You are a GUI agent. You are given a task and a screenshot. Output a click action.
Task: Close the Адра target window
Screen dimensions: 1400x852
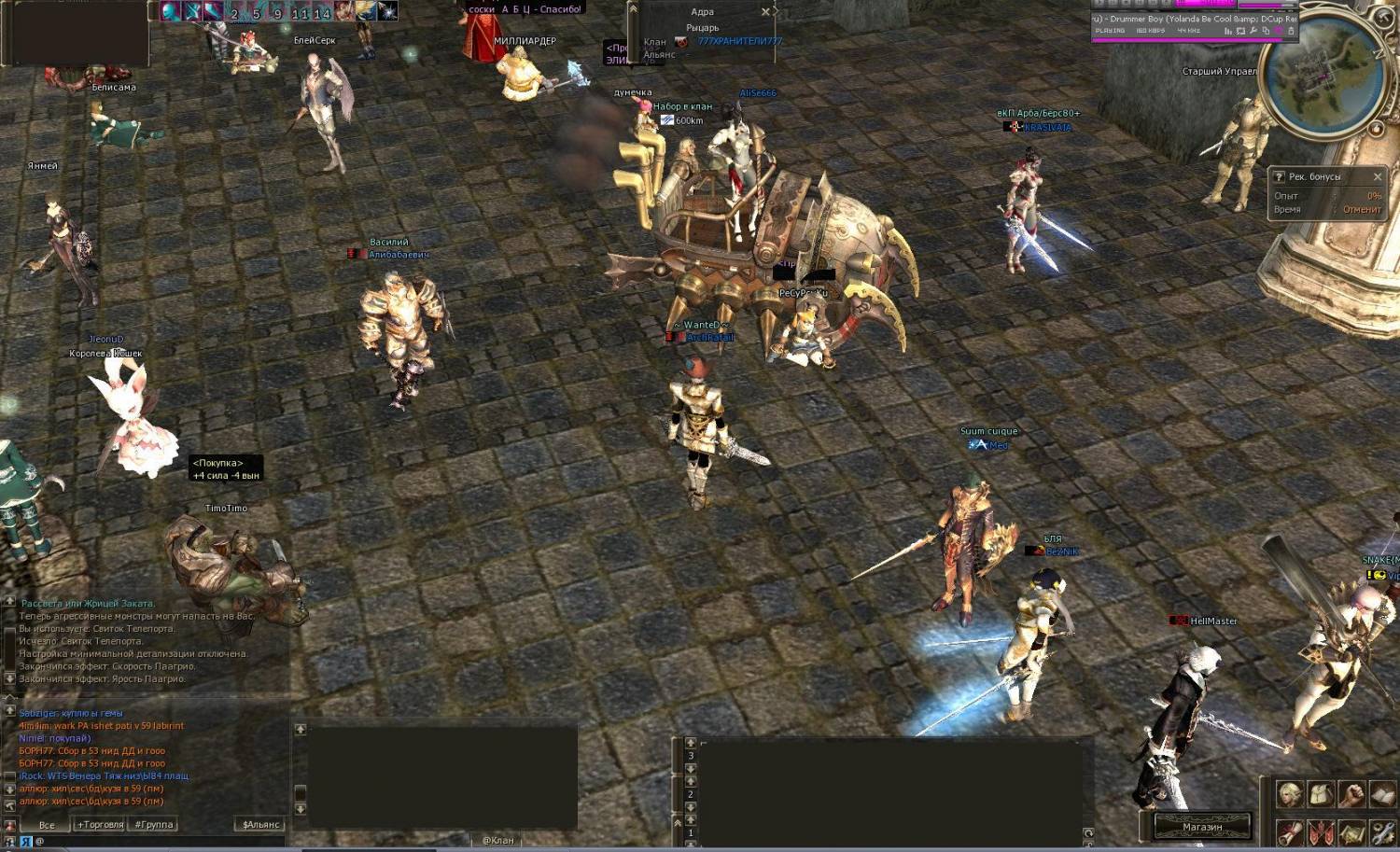(765, 12)
